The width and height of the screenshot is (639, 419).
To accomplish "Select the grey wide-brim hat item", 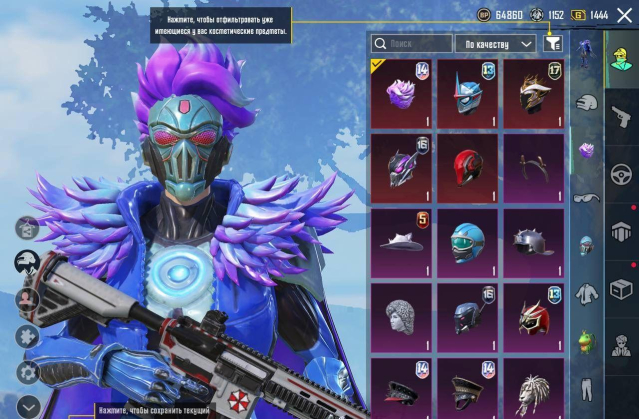I will coord(401,242).
